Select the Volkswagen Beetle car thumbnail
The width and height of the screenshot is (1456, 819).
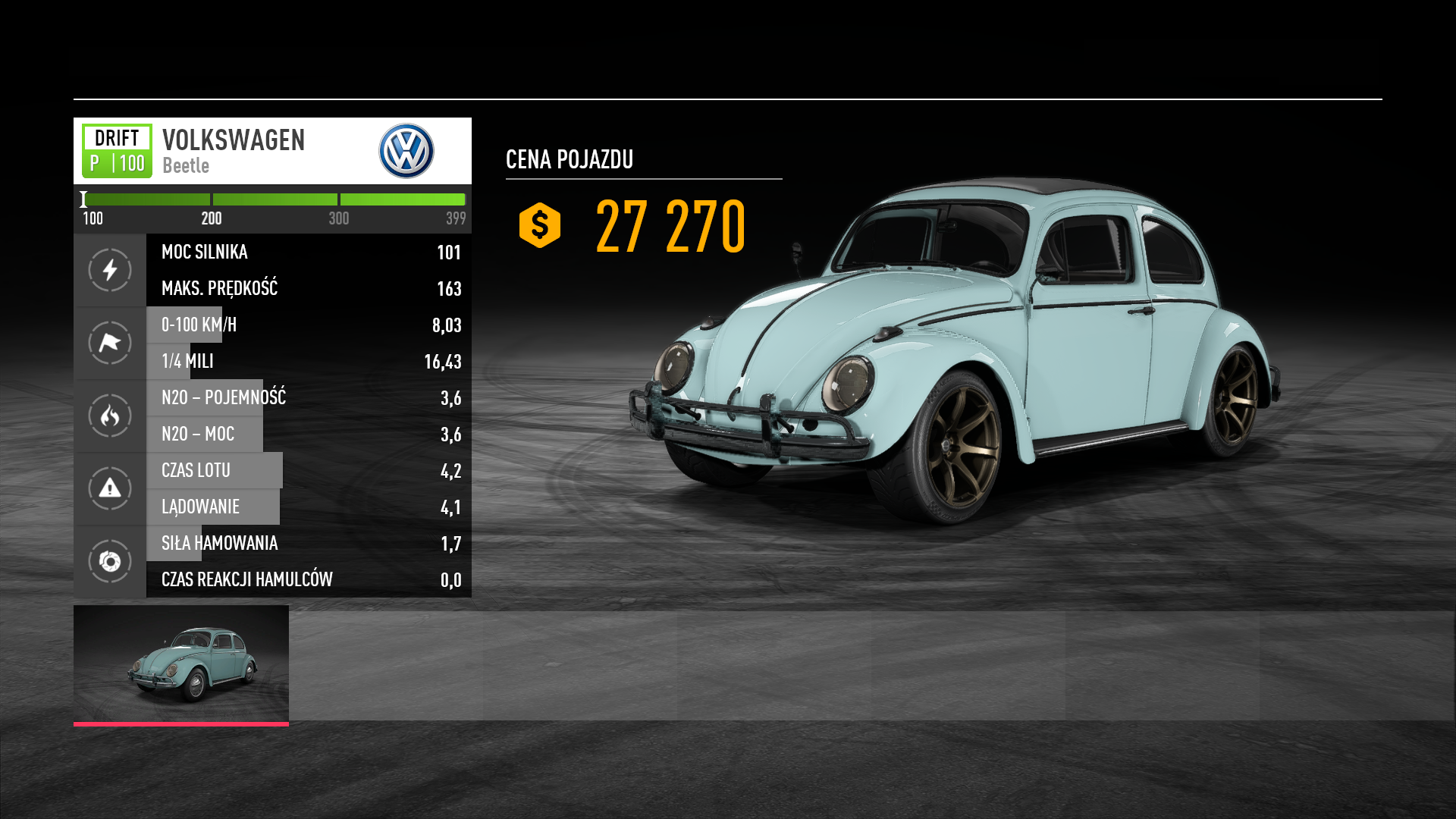181,664
